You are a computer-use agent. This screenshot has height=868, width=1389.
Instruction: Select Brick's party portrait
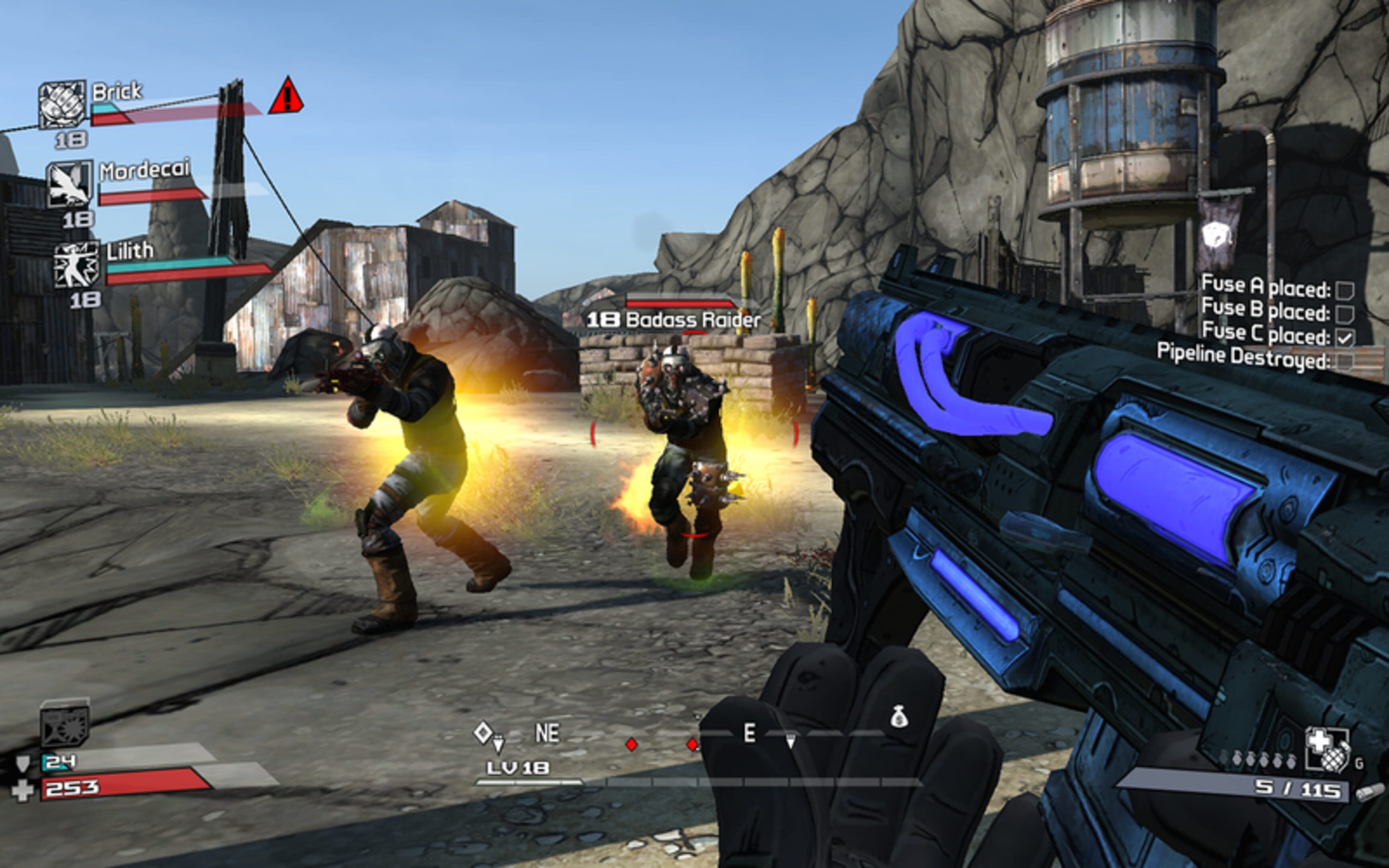click(x=62, y=104)
